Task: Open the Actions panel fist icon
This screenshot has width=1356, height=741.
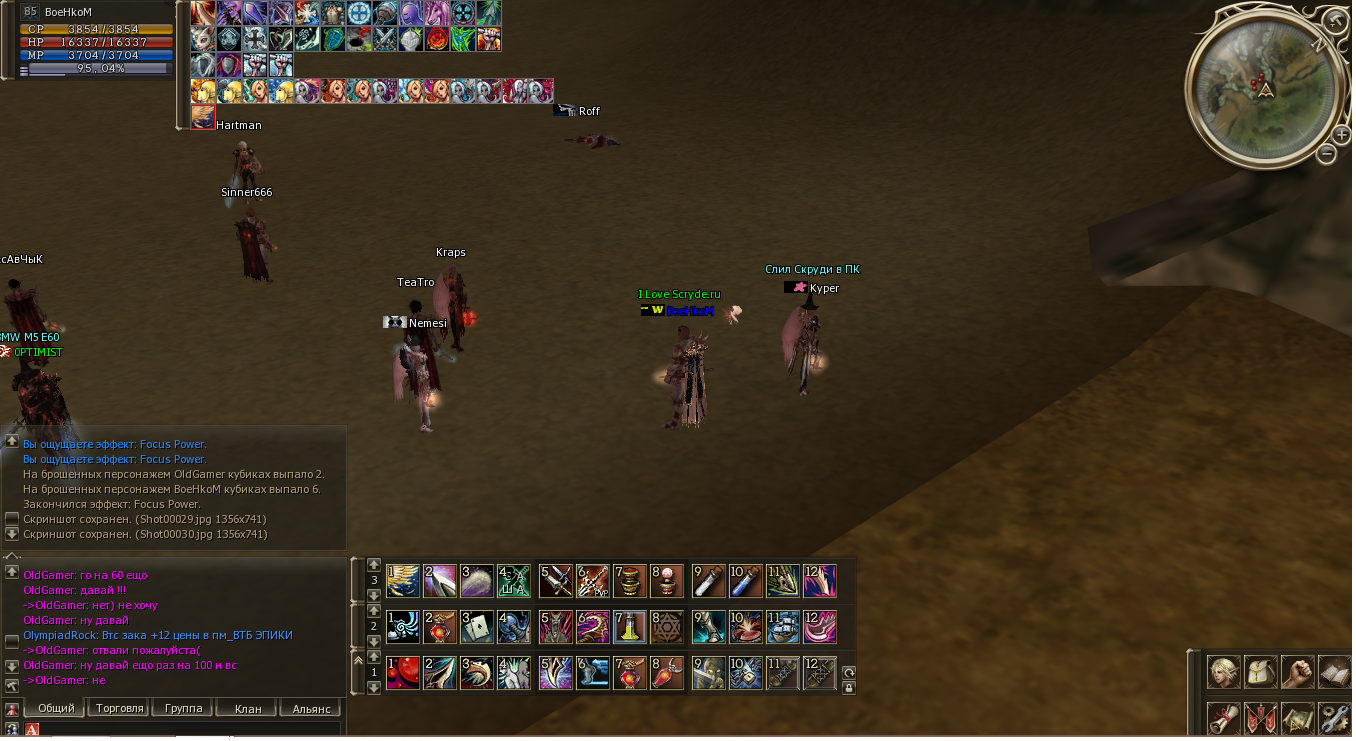Action: (x=1296, y=672)
